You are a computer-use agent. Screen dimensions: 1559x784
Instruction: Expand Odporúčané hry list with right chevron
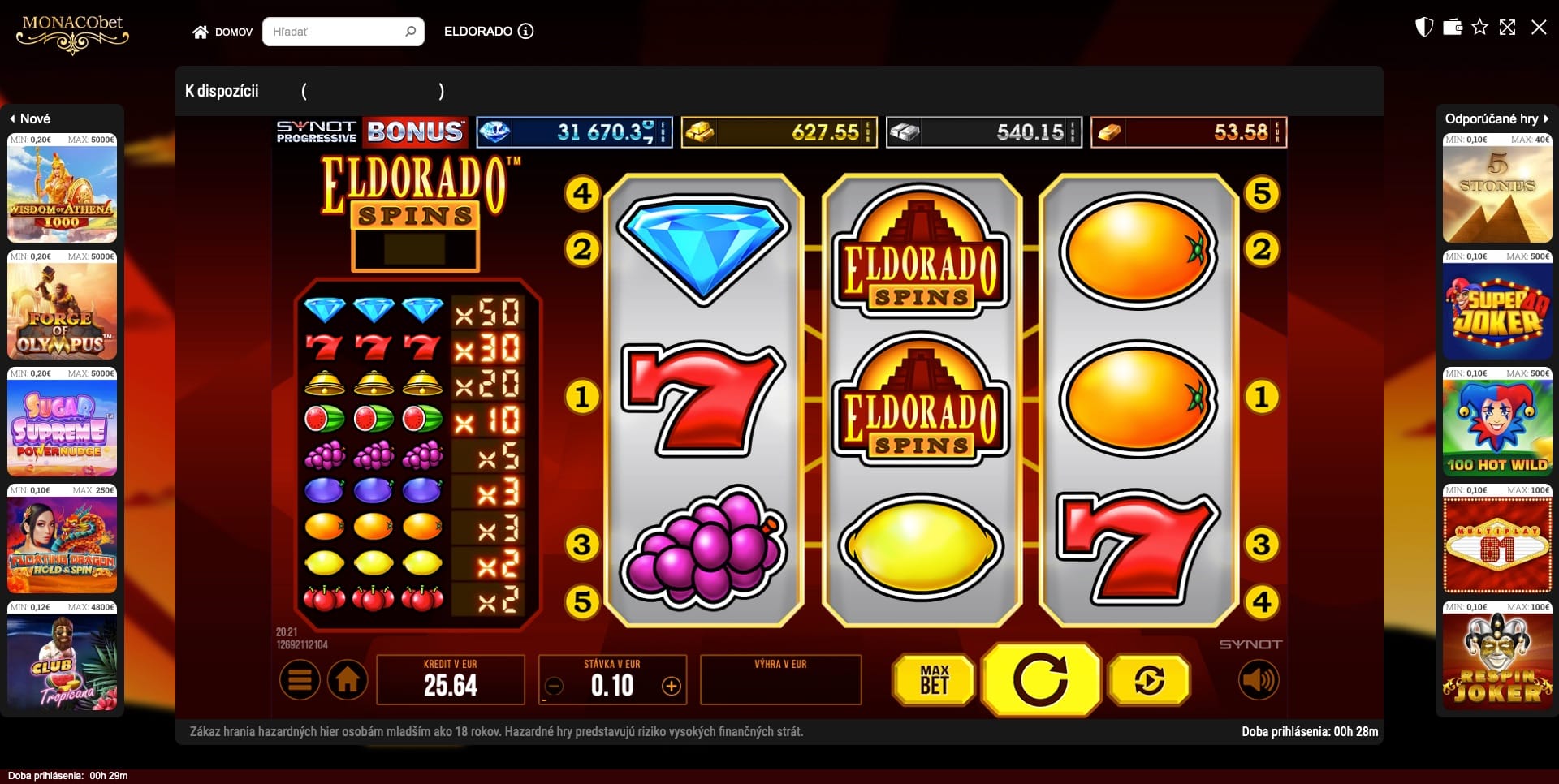coord(1548,118)
